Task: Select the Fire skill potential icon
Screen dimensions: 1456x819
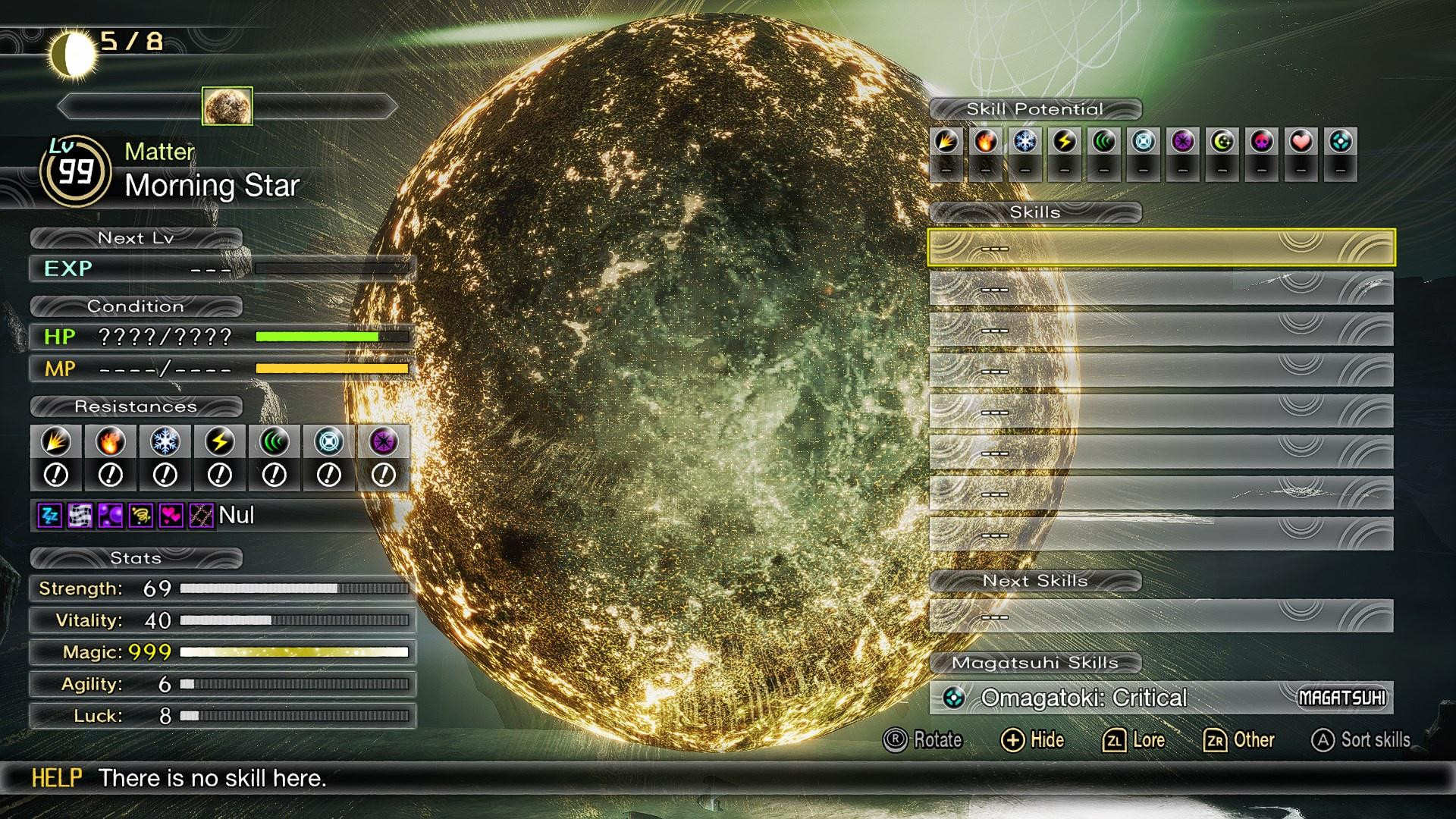Action: click(984, 140)
